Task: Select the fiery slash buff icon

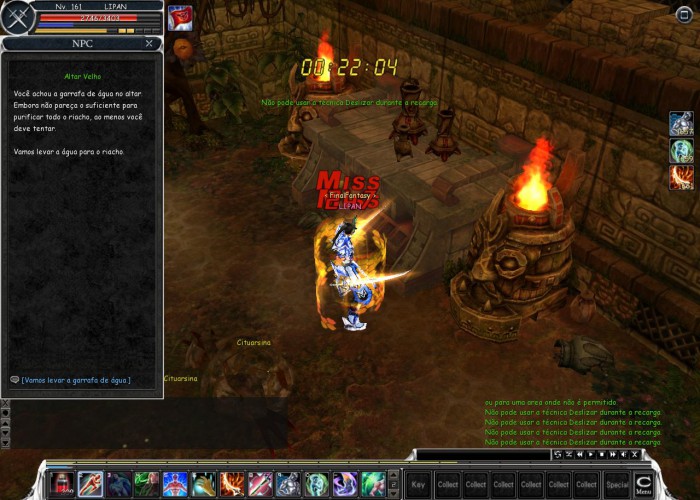Action: coord(682,178)
